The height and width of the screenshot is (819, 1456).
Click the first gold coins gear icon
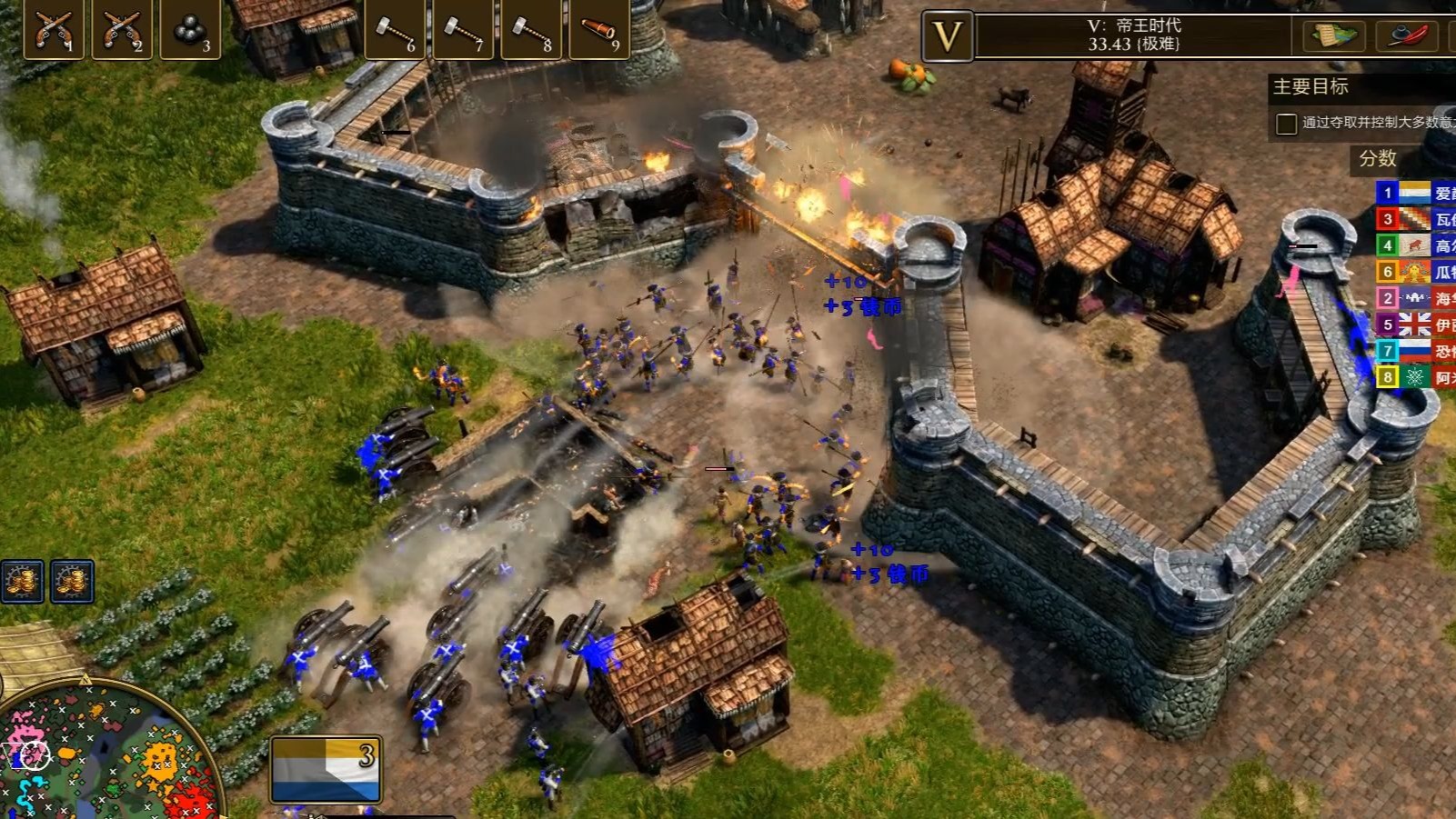click(x=22, y=582)
